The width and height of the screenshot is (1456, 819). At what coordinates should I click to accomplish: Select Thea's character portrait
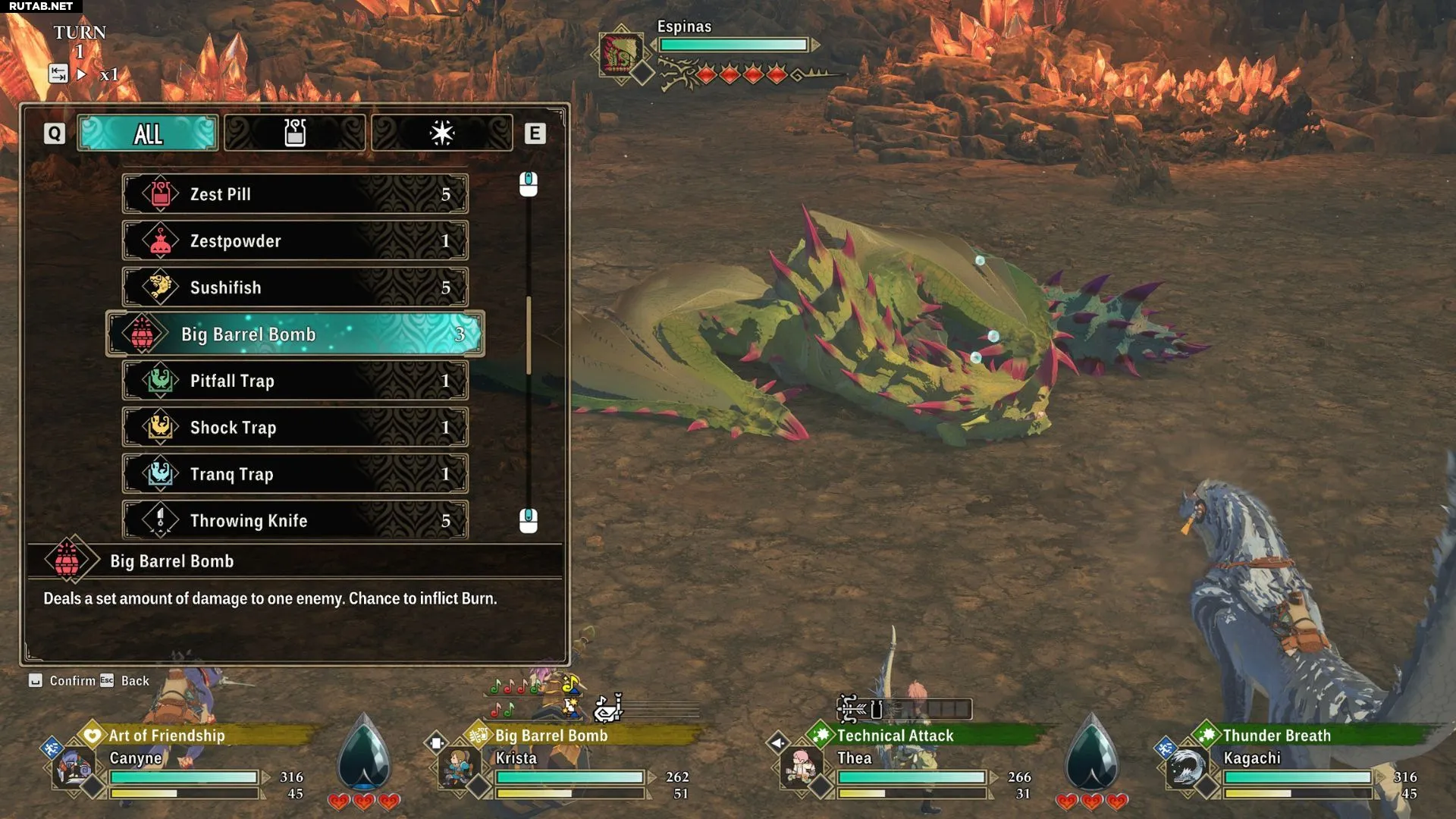[800, 768]
